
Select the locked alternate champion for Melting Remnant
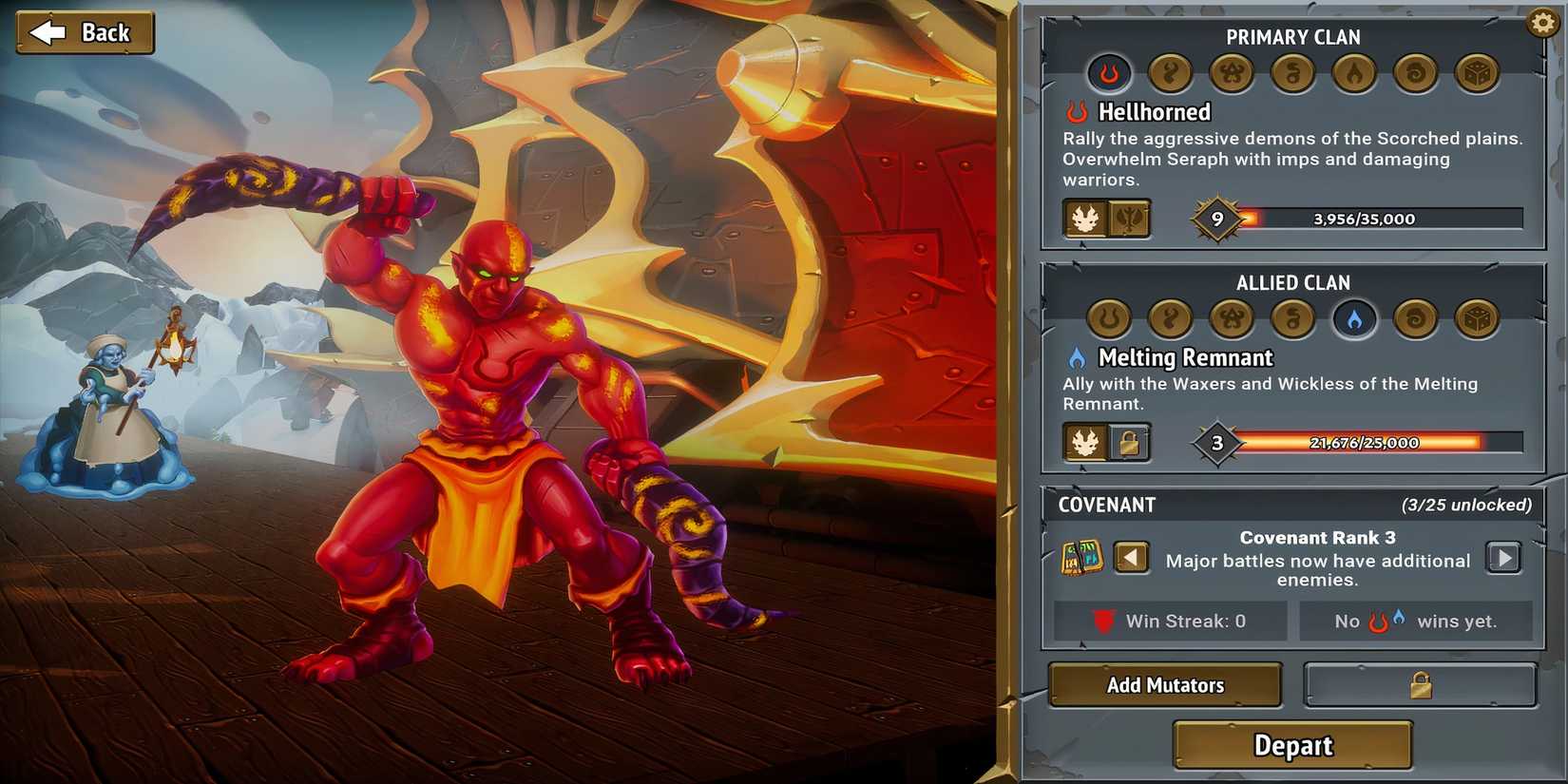coord(1129,443)
